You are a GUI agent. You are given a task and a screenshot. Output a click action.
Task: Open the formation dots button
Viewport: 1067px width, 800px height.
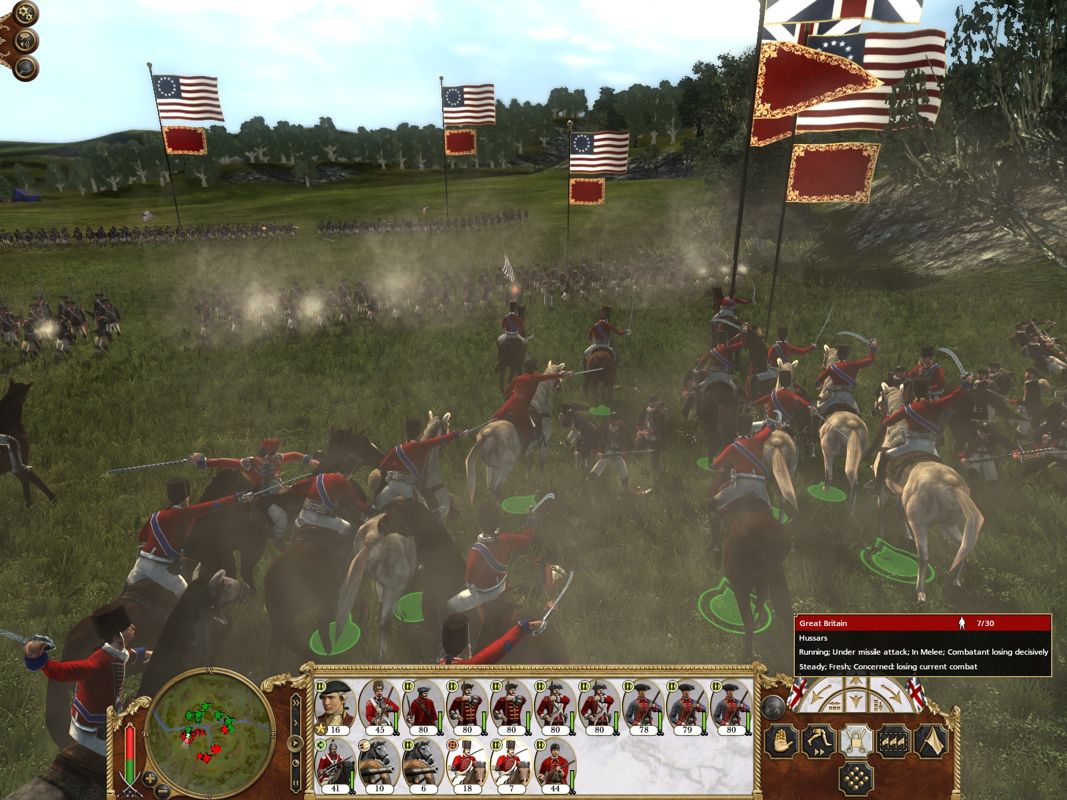[x=855, y=778]
